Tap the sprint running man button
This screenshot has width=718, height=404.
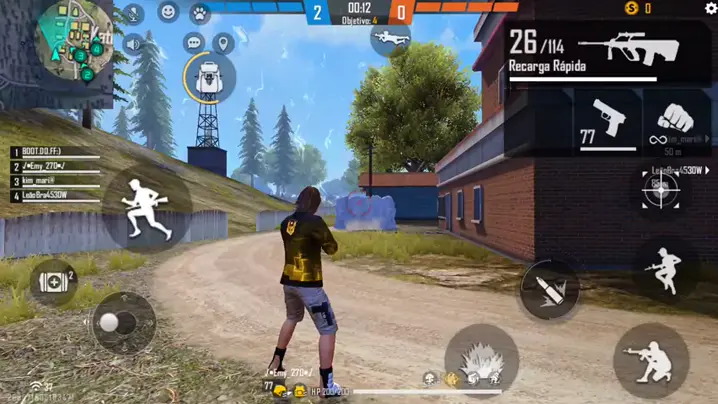click(146, 207)
